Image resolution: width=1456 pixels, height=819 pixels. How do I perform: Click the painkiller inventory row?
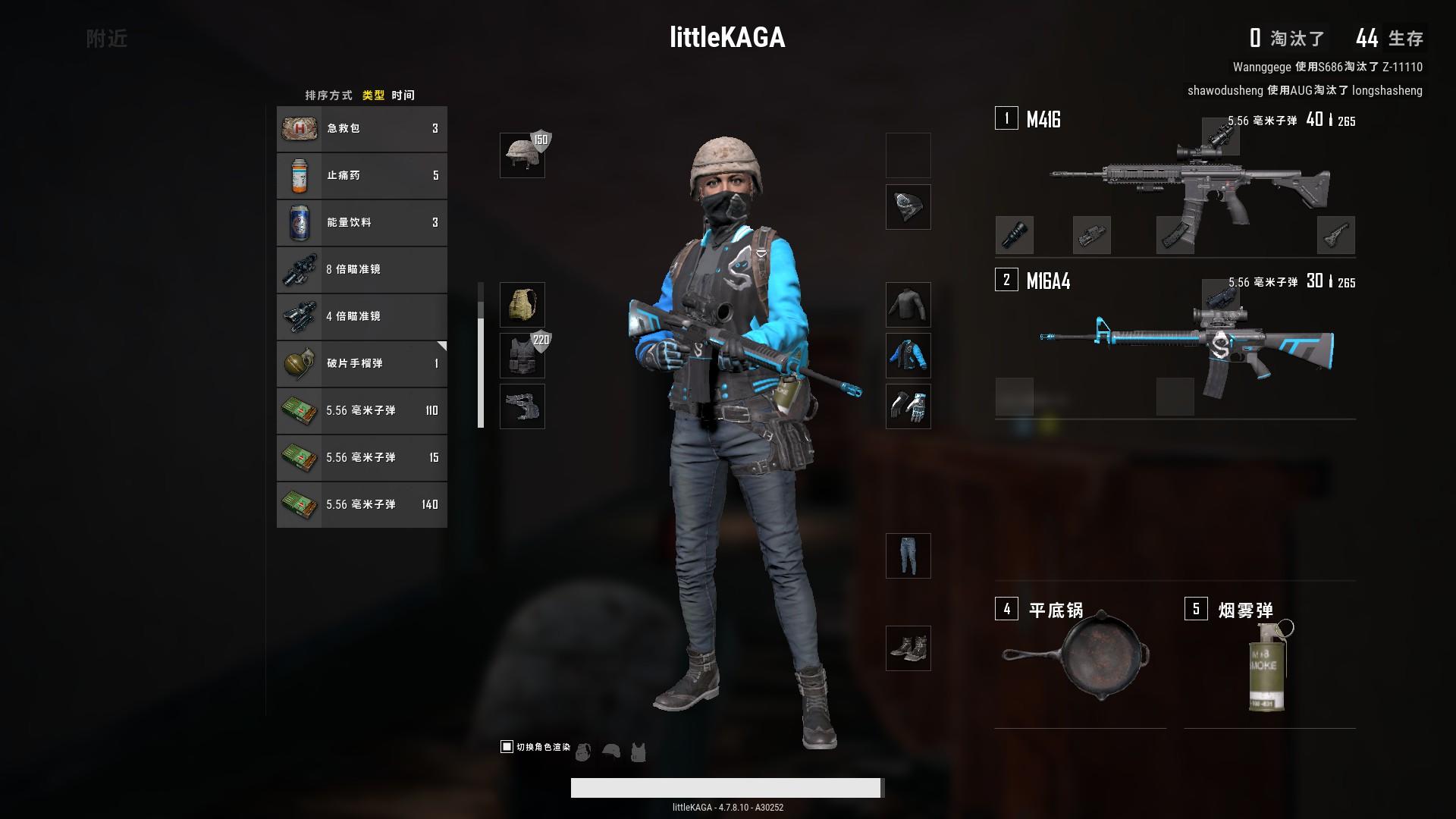362,176
